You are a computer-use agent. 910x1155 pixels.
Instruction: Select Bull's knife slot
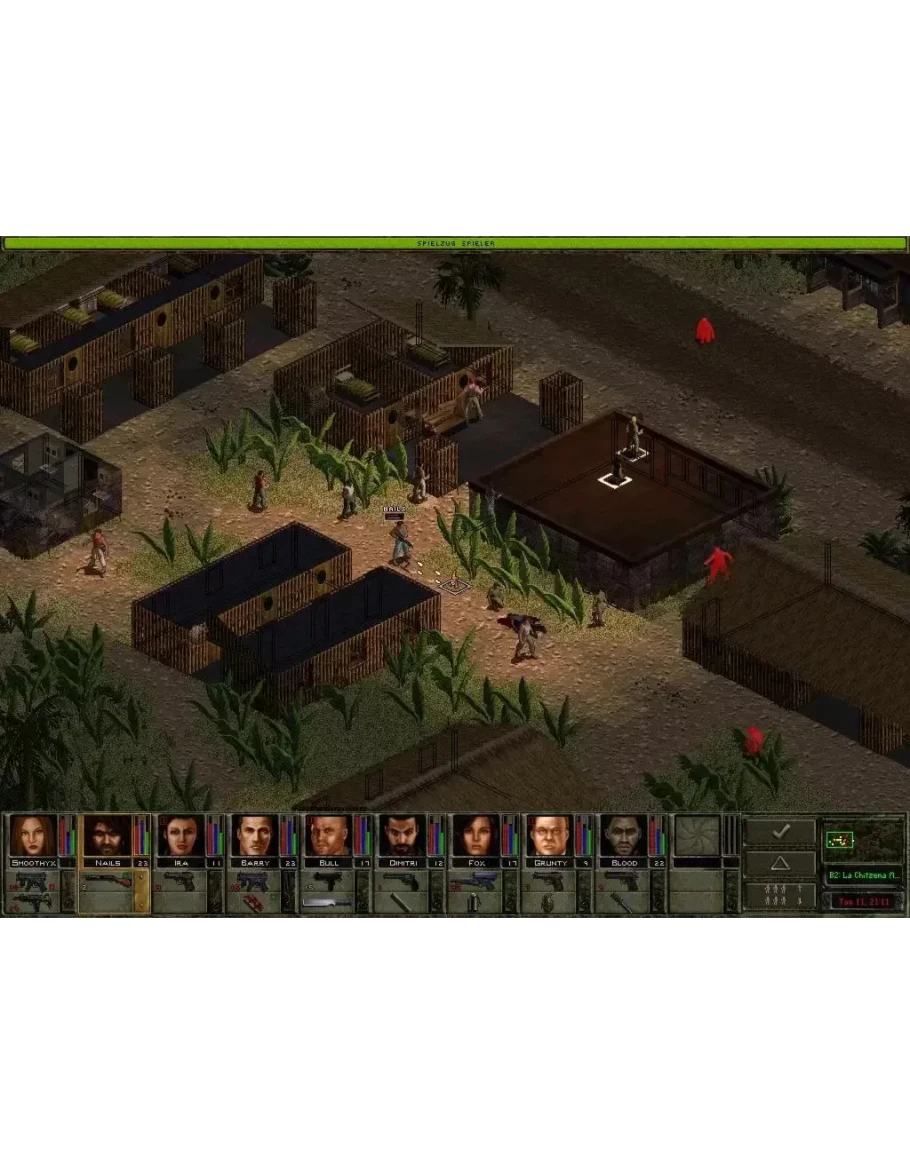326,902
